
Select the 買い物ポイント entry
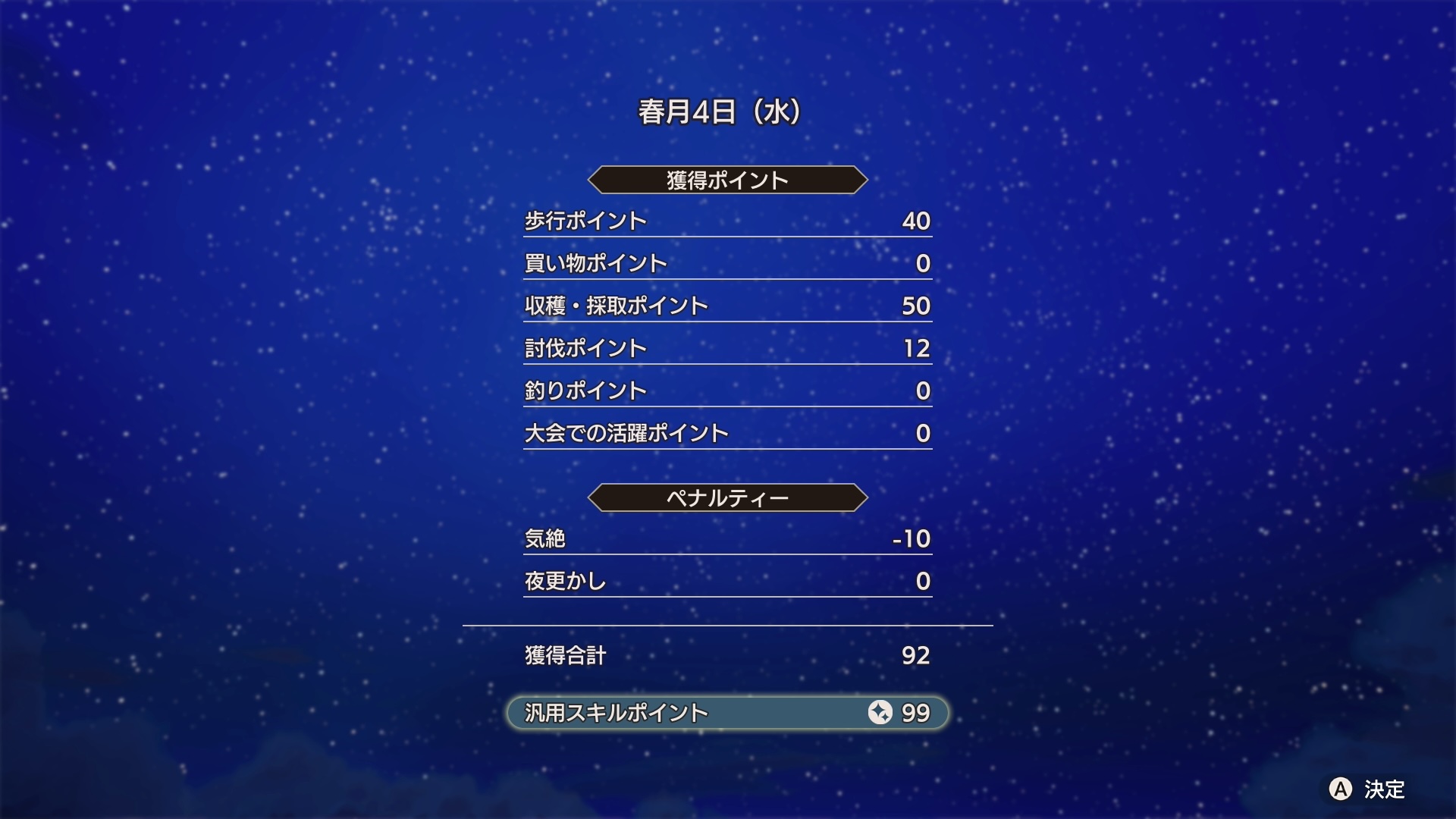(595, 262)
